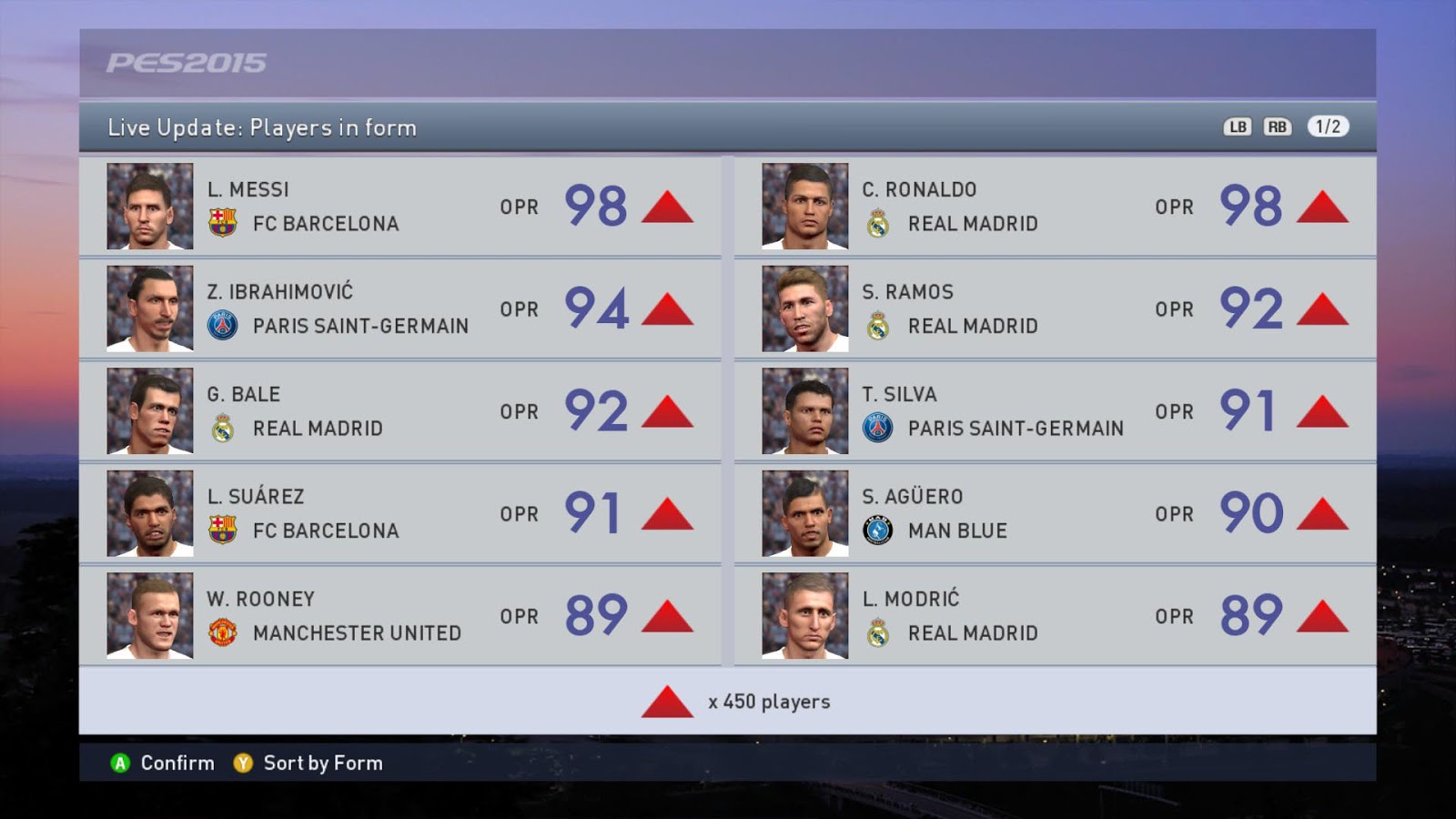
Task: Click the red rise arrow beside Messi's 98
Action: pyautogui.click(x=665, y=207)
